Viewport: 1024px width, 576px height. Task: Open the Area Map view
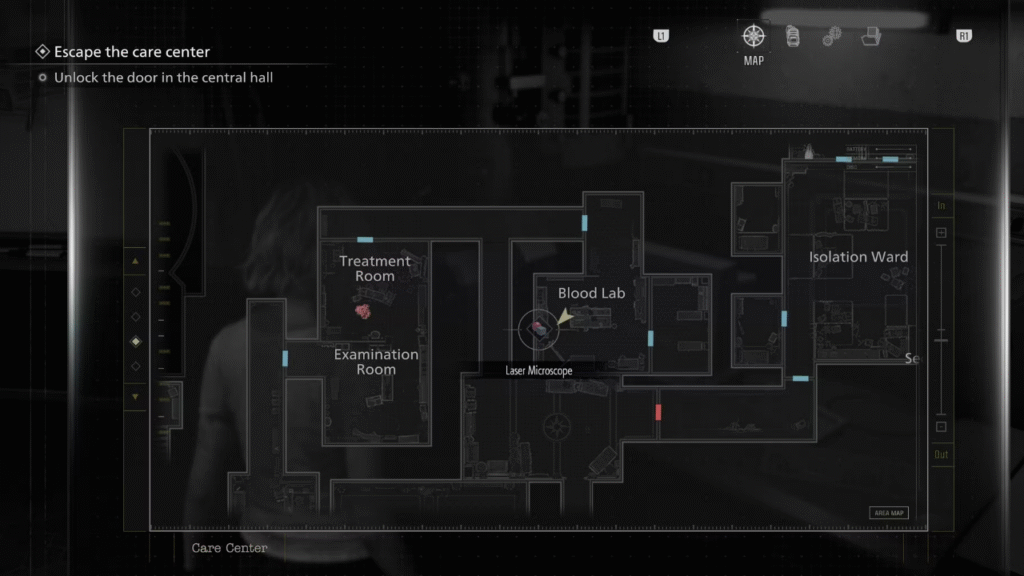(889, 513)
